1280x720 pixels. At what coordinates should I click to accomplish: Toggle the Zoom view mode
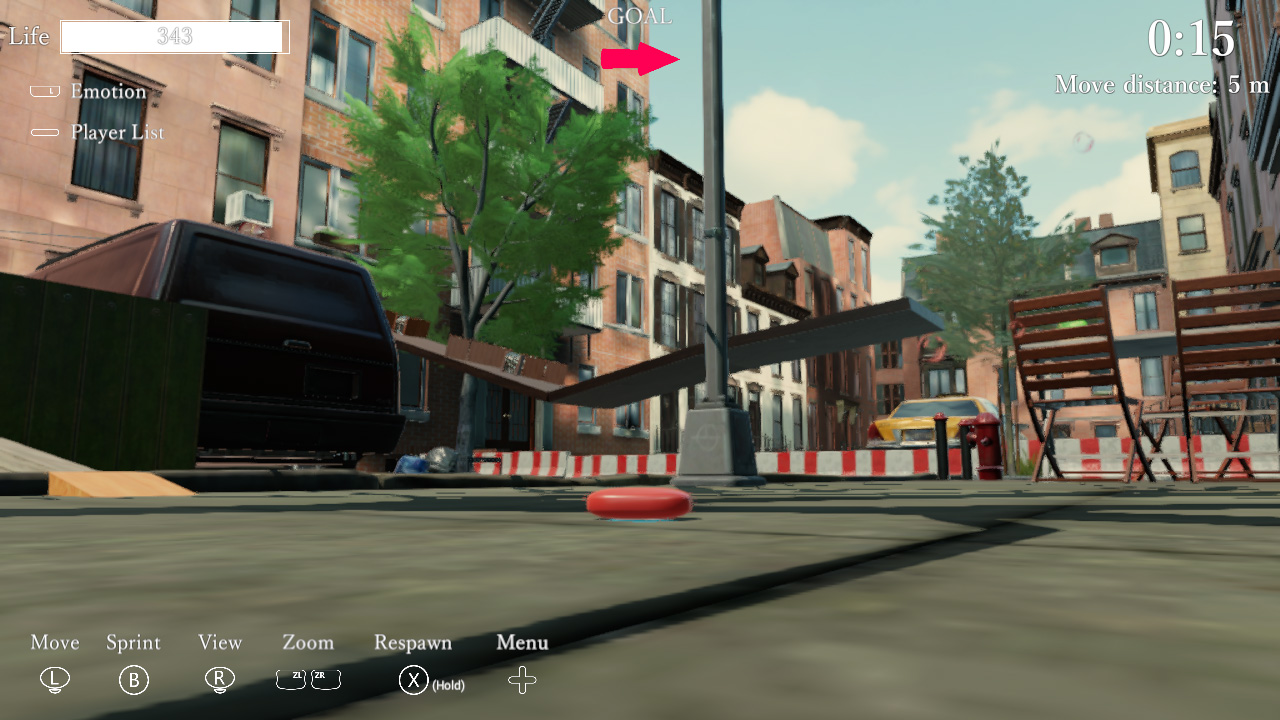(x=307, y=643)
